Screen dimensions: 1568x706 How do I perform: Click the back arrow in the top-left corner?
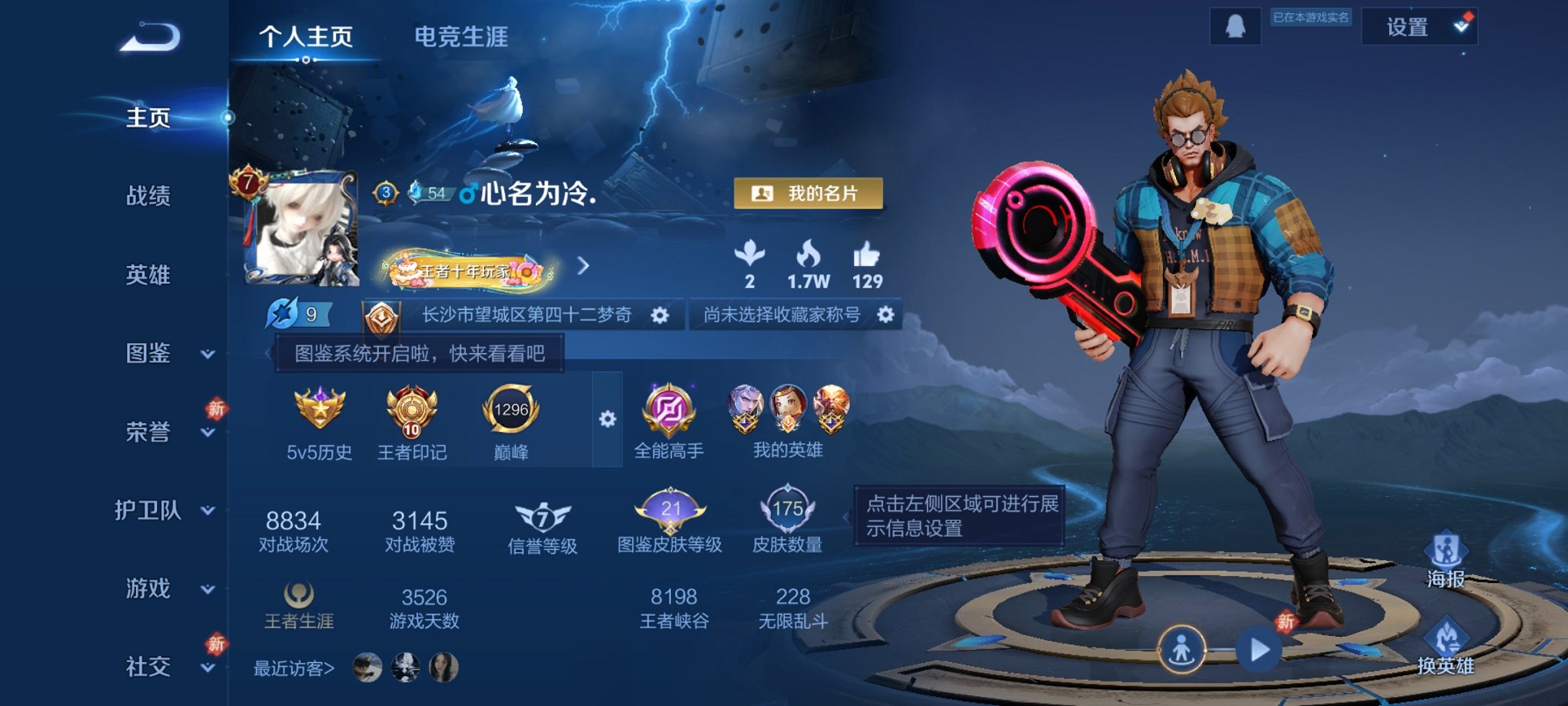(x=151, y=35)
